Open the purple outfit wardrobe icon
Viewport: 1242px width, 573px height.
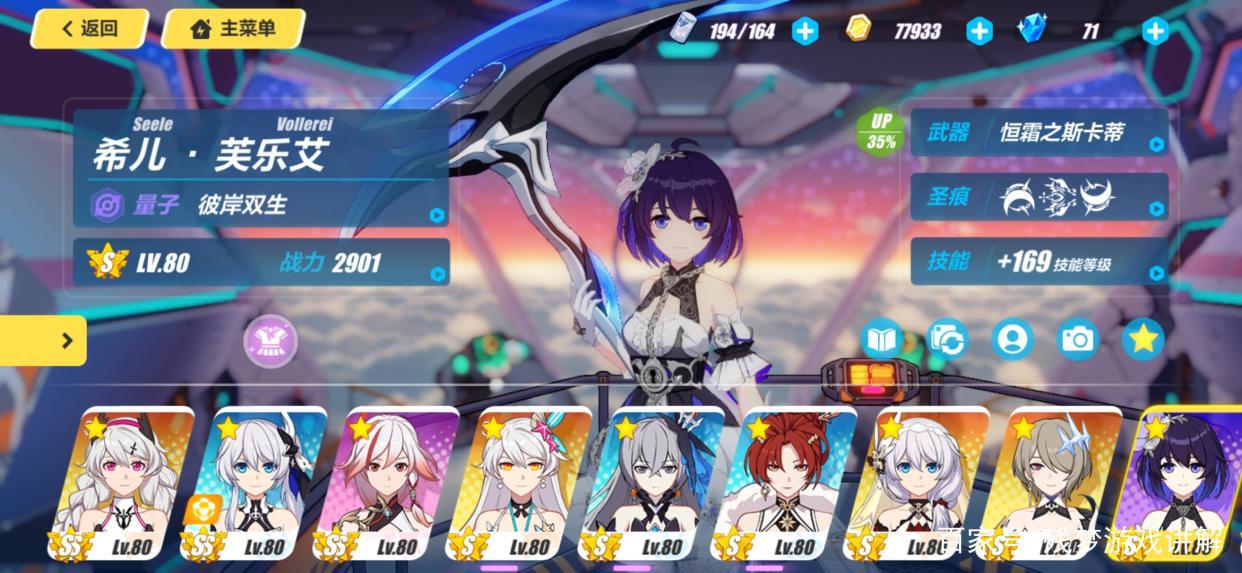pos(270,340)
